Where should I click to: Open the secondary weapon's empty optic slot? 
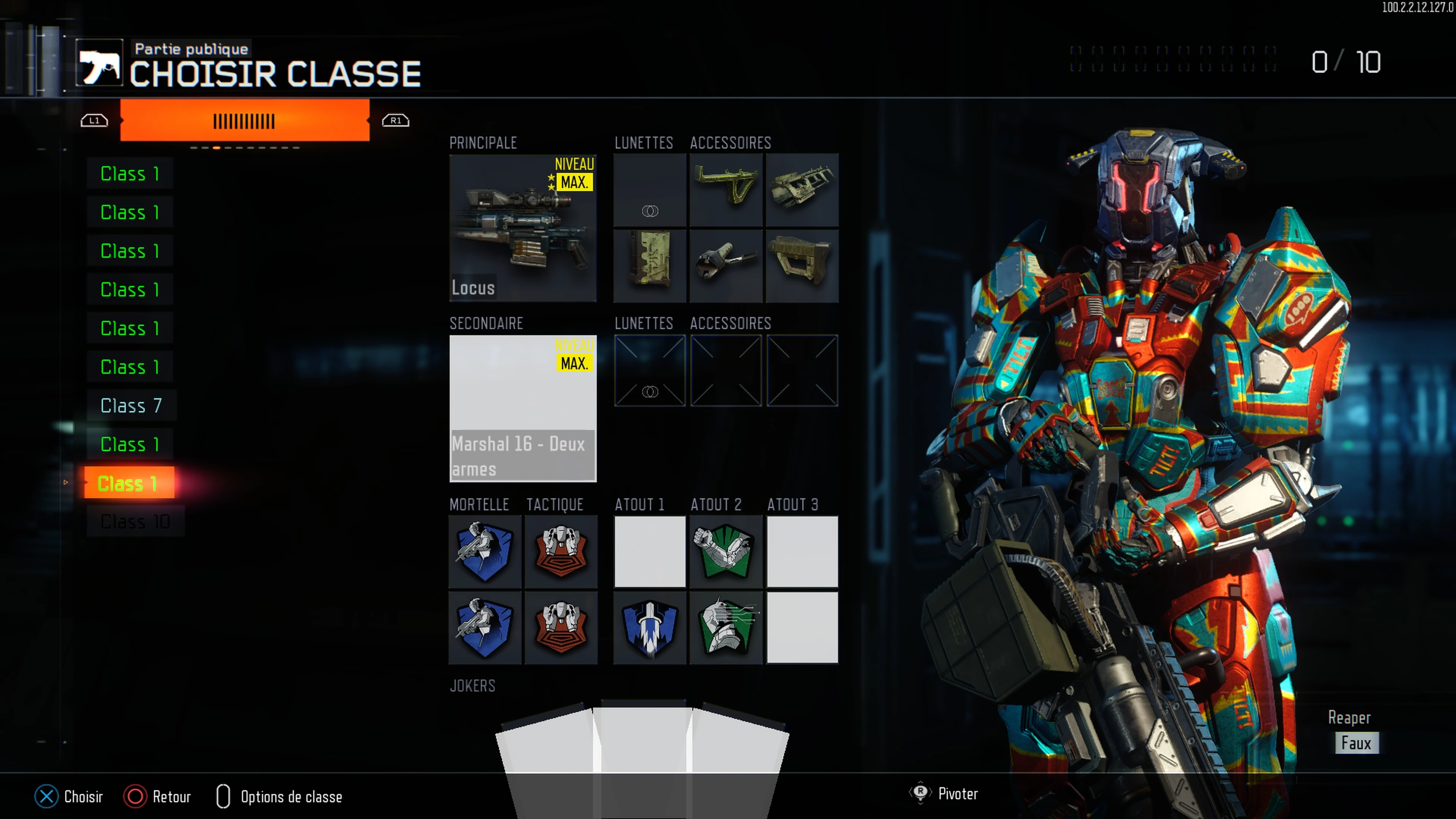coord(650,371)
